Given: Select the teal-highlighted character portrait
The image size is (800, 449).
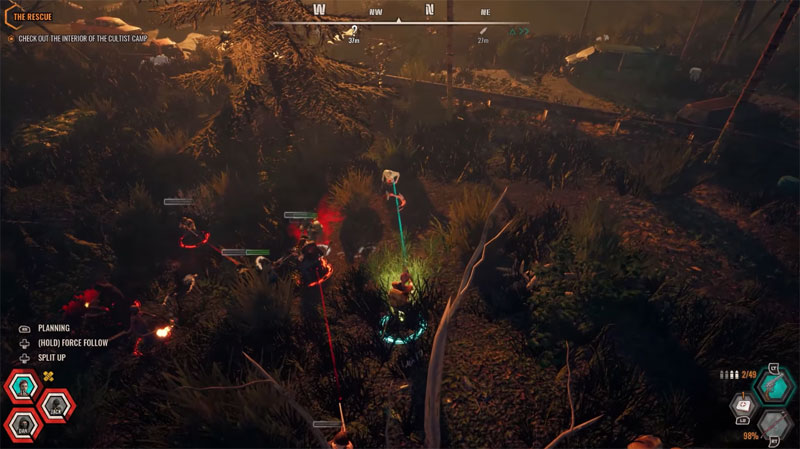Looking at the screenshot, I should (x=23, y=387).
